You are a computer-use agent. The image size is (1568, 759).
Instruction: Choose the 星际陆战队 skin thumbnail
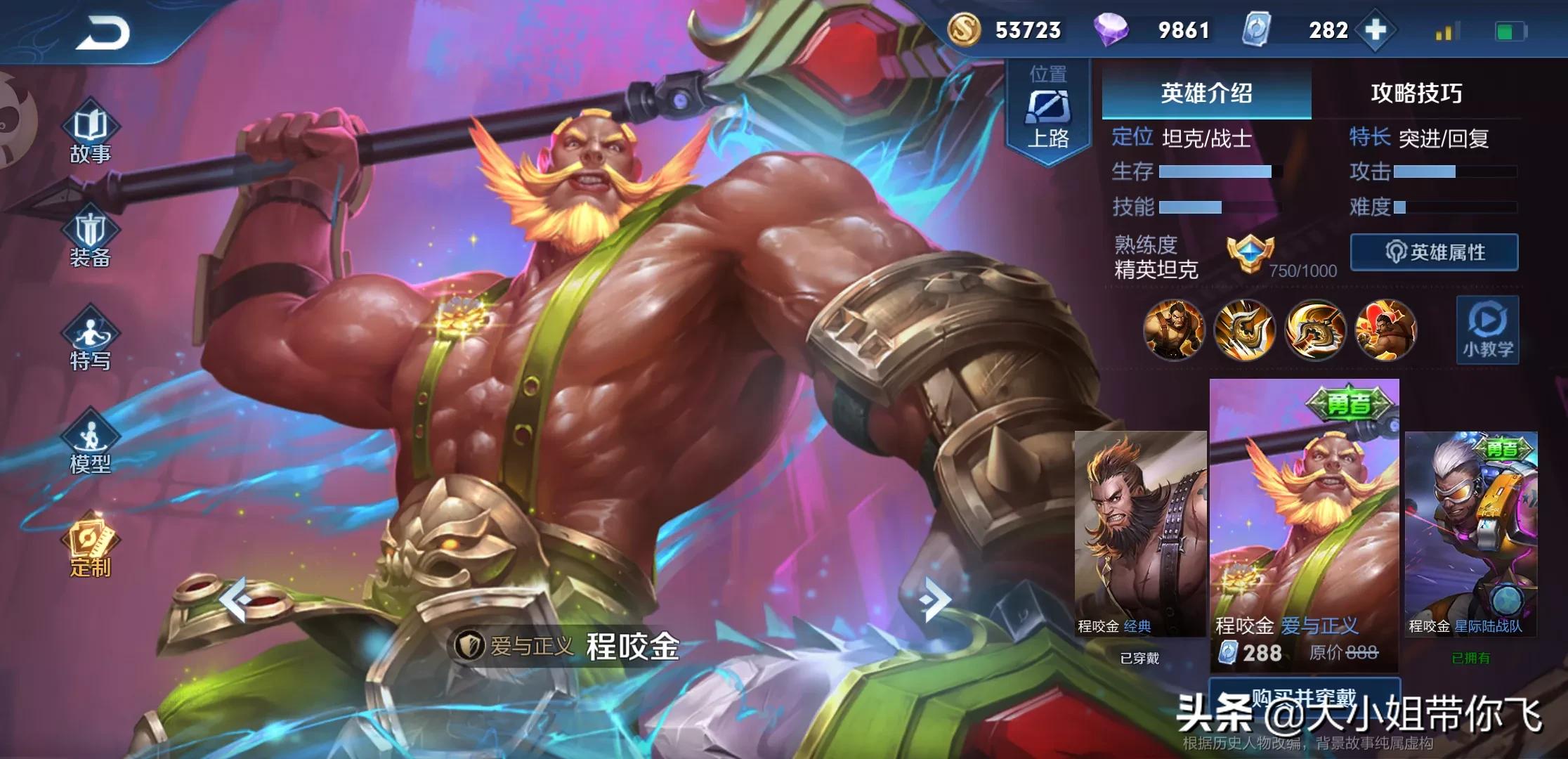coord(1470,534)
